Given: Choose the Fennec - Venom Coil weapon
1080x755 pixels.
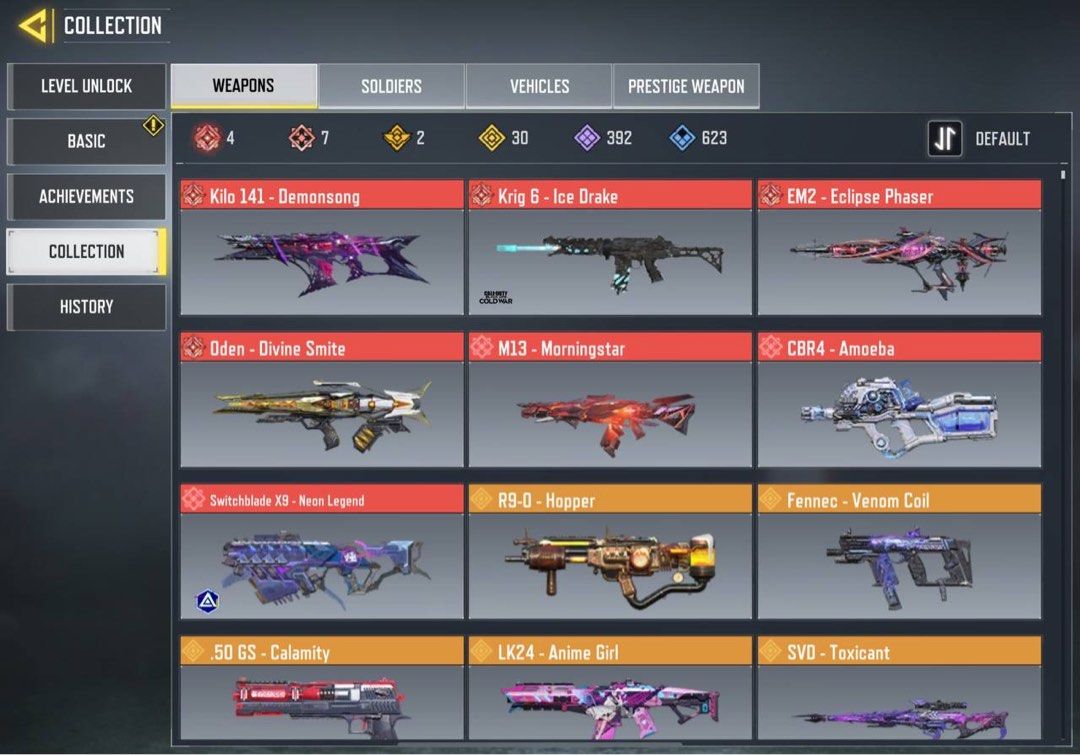Looking at the screenshot, I should (x=899, y=552).
